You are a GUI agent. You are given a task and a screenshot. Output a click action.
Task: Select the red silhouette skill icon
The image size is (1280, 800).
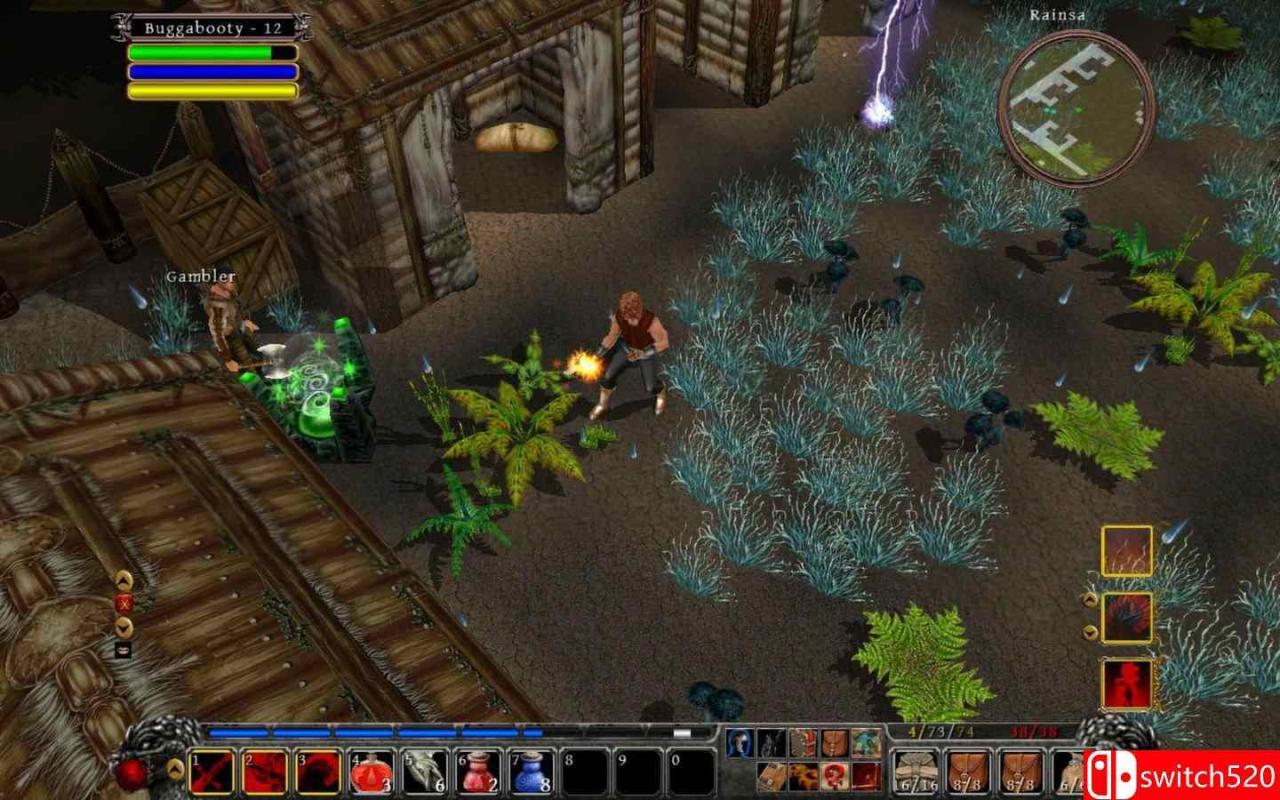1127,684
